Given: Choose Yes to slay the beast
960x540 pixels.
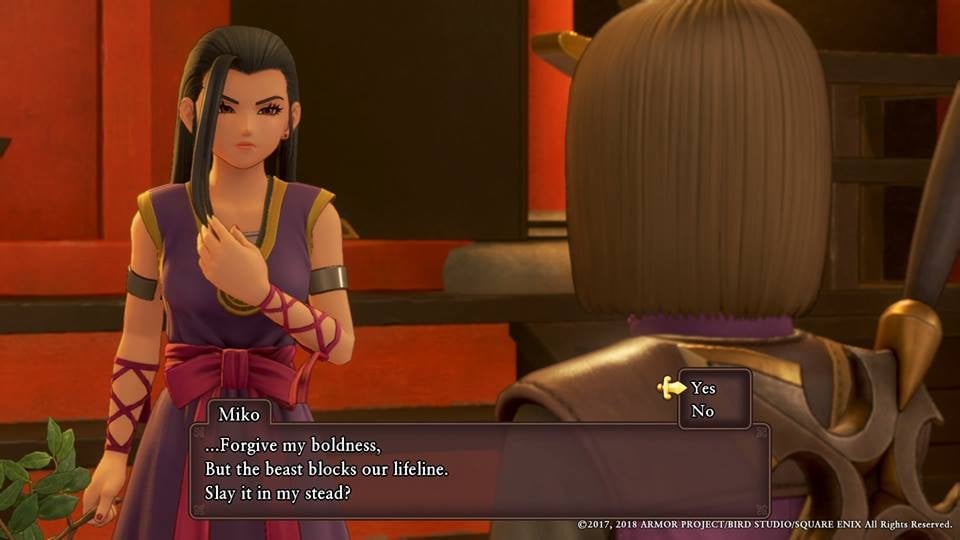Looking at the screenshot, I should point(703,388).
